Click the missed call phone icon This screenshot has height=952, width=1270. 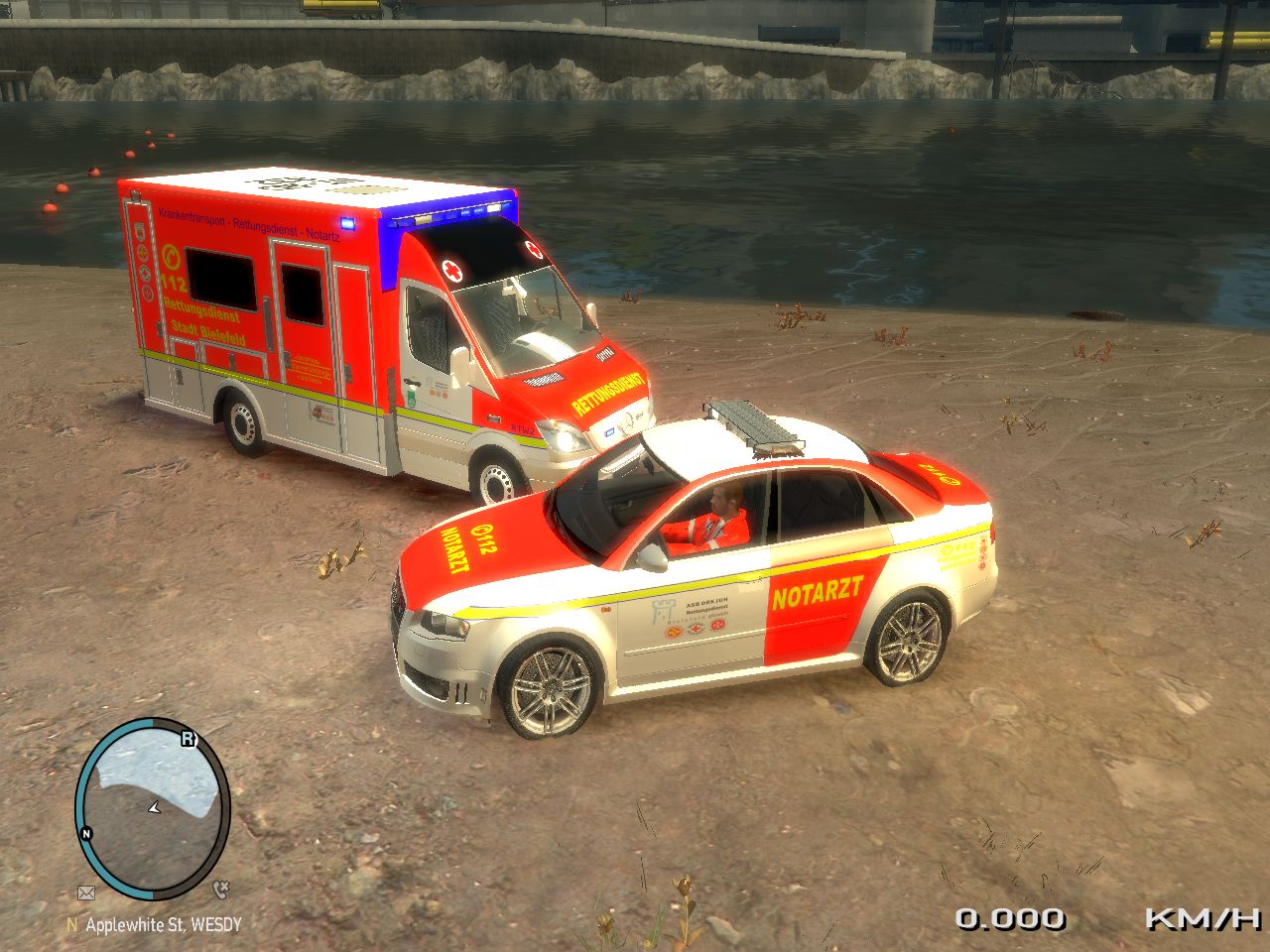220,889
